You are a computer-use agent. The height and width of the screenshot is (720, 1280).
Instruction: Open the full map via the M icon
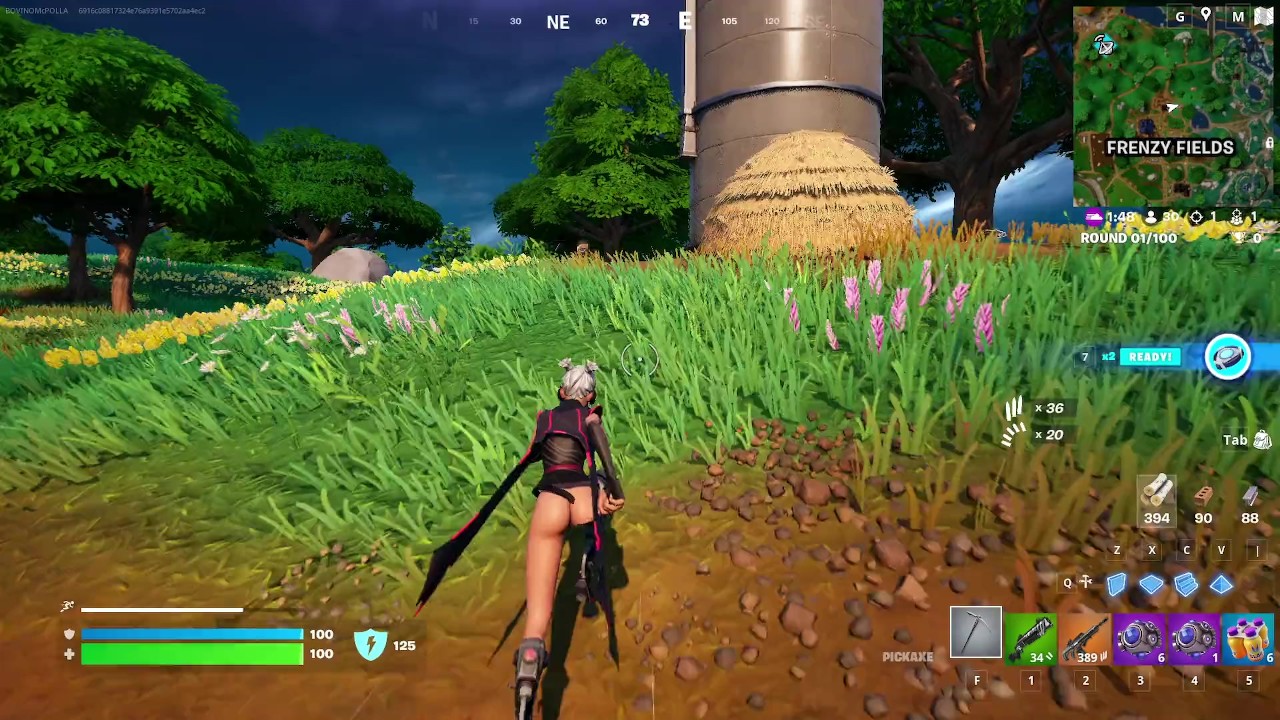click(x=1237, y=17)
